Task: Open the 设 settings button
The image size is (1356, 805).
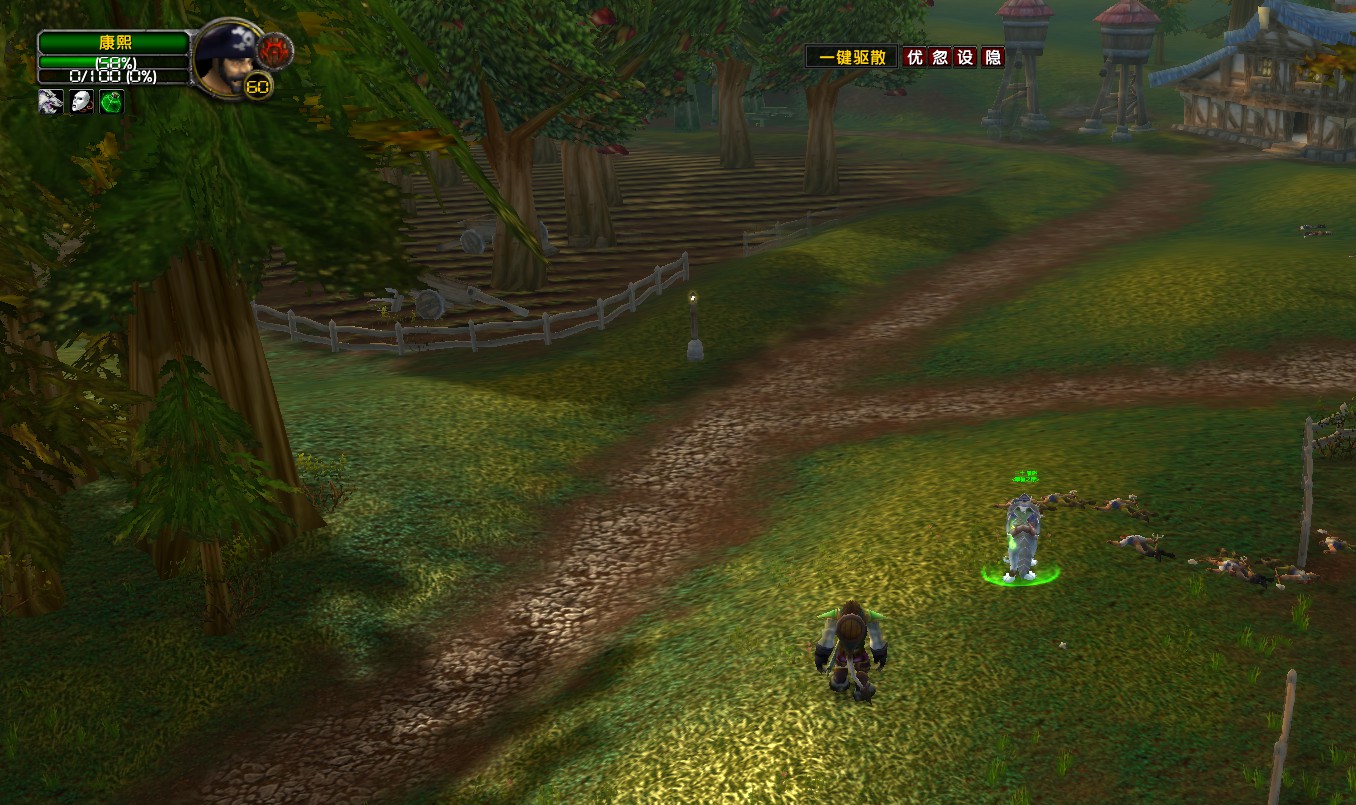Action: pyautogui.click(x=965, y=57)
